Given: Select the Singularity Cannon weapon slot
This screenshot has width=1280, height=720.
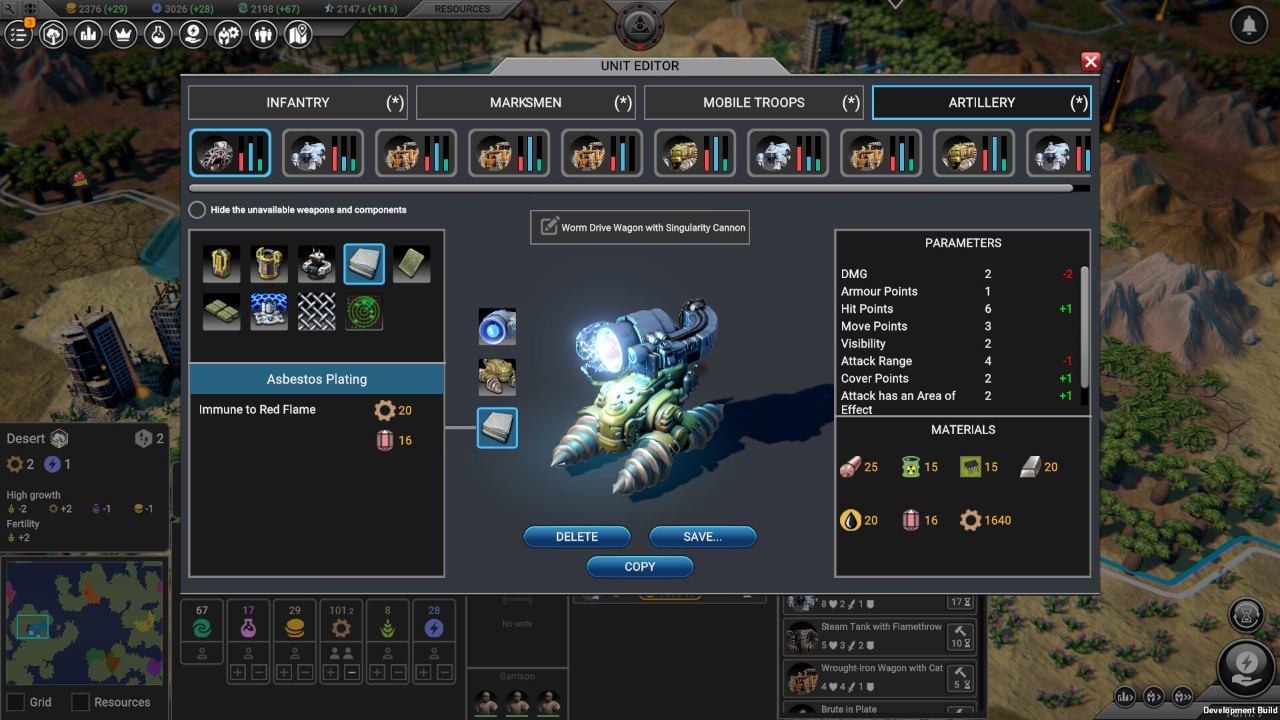Looking at the screenshot, I should point(497,327).
